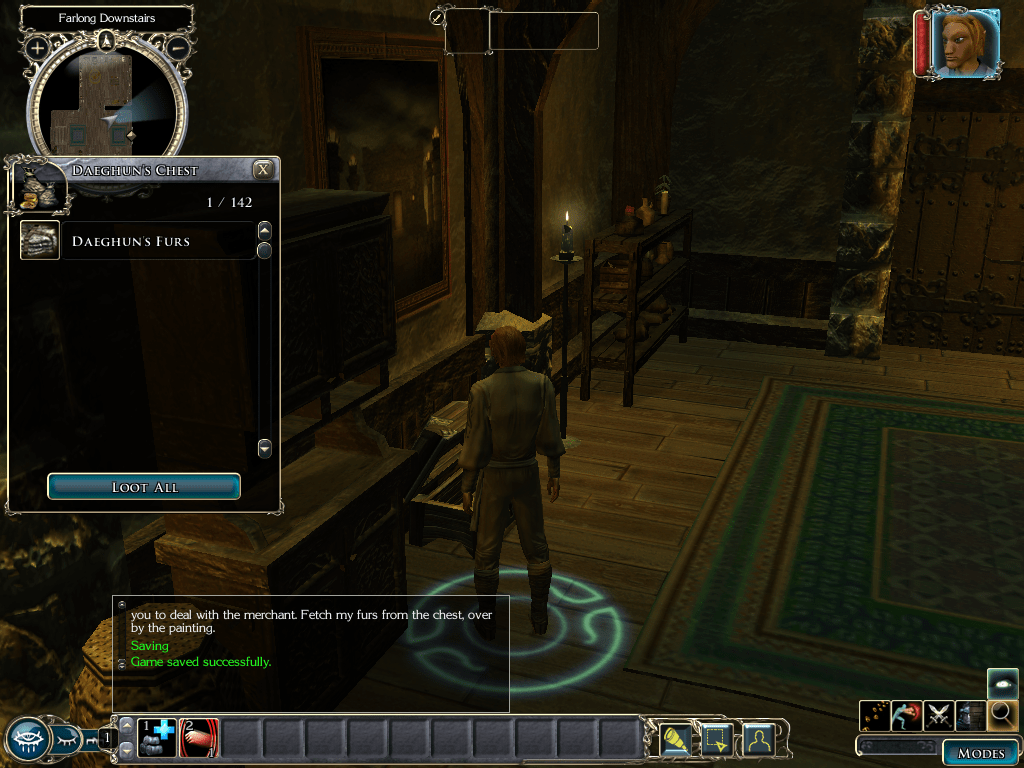Open the Modes panel
1024x768 pixels.
[x=980, y=753]
